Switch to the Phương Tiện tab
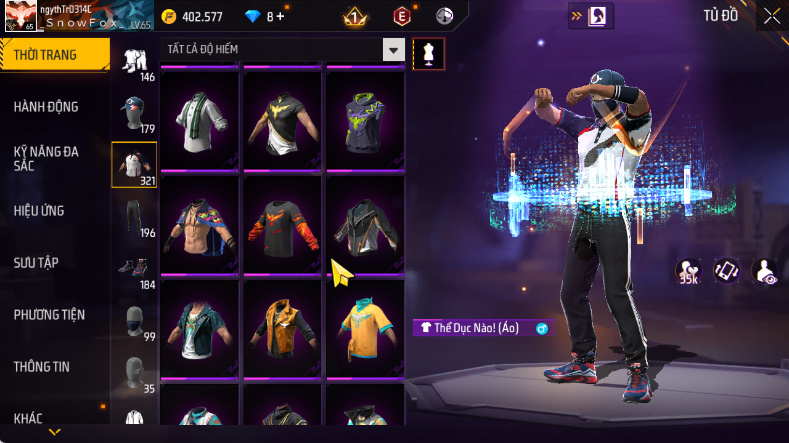Screen dimensions: 789x443 coord(49,315)
